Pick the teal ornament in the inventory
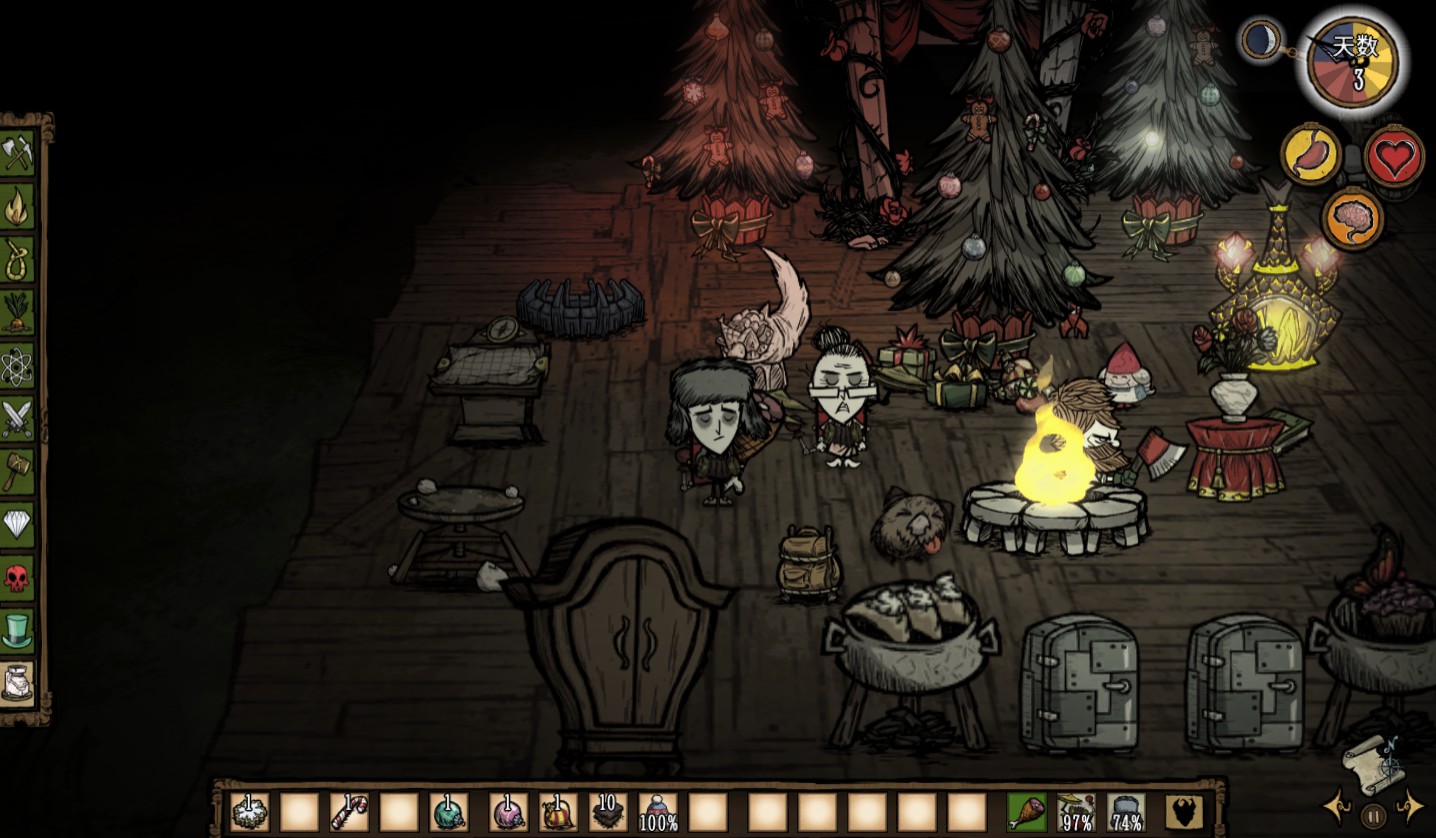 (449, 811)
